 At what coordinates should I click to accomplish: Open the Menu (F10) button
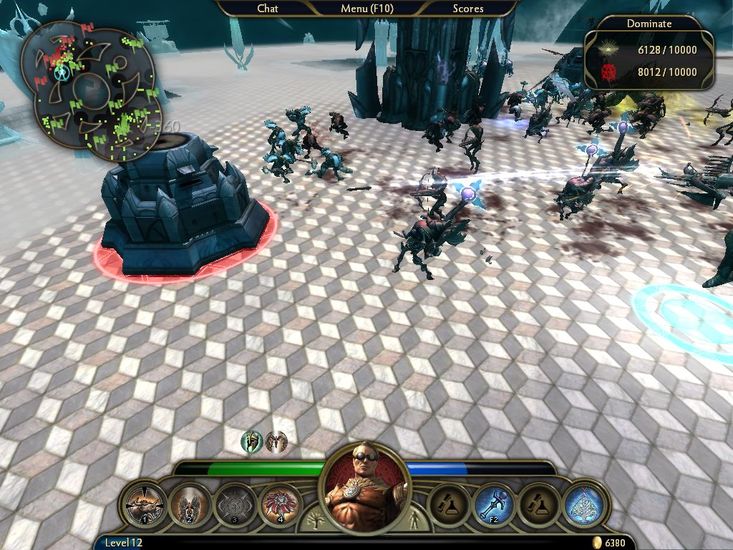click(367, 8)
